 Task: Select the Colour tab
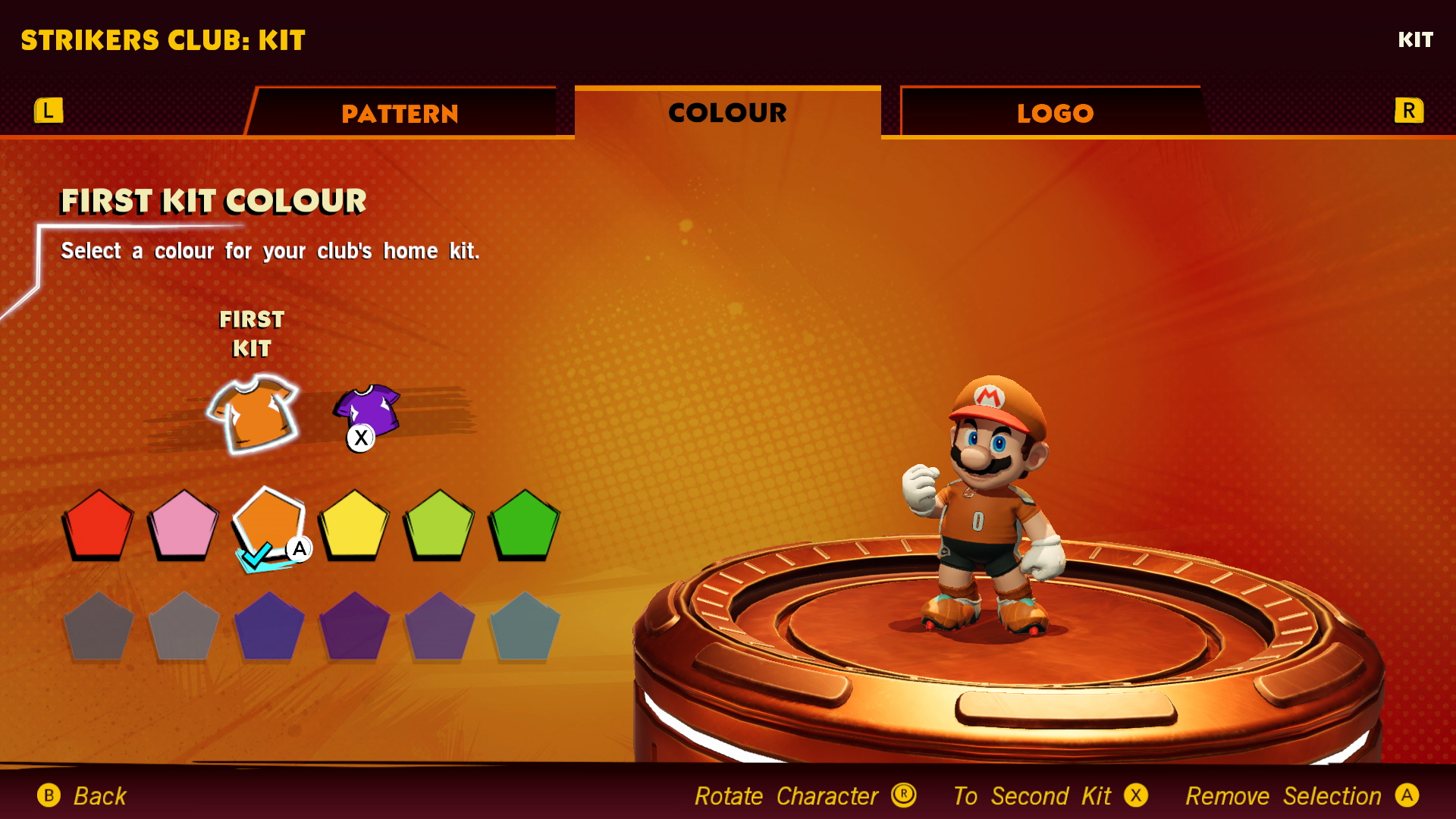click(727, 113)
